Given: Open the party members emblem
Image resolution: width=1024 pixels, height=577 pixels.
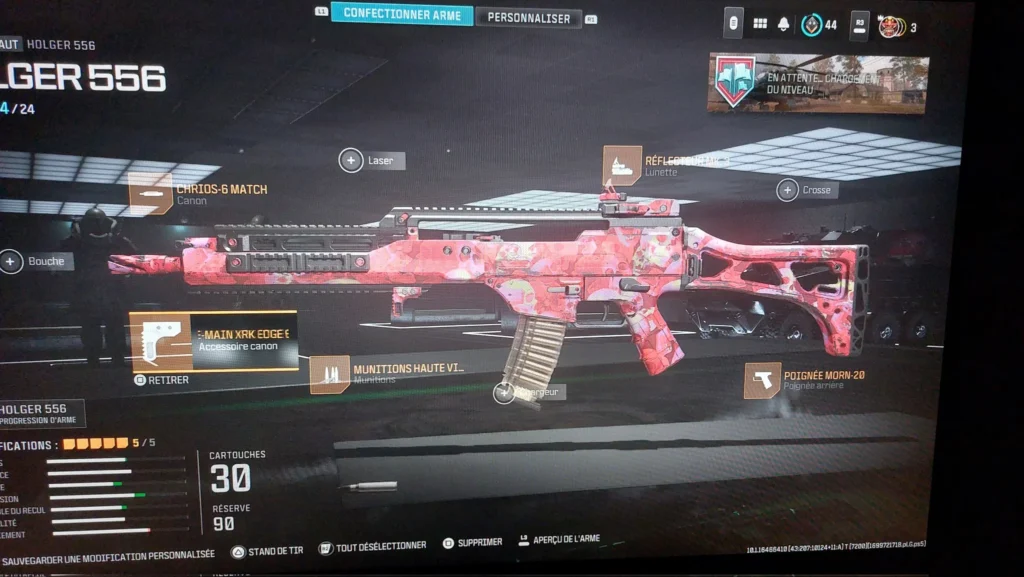Looking at the screenshot, I should (x=890, y=27).
